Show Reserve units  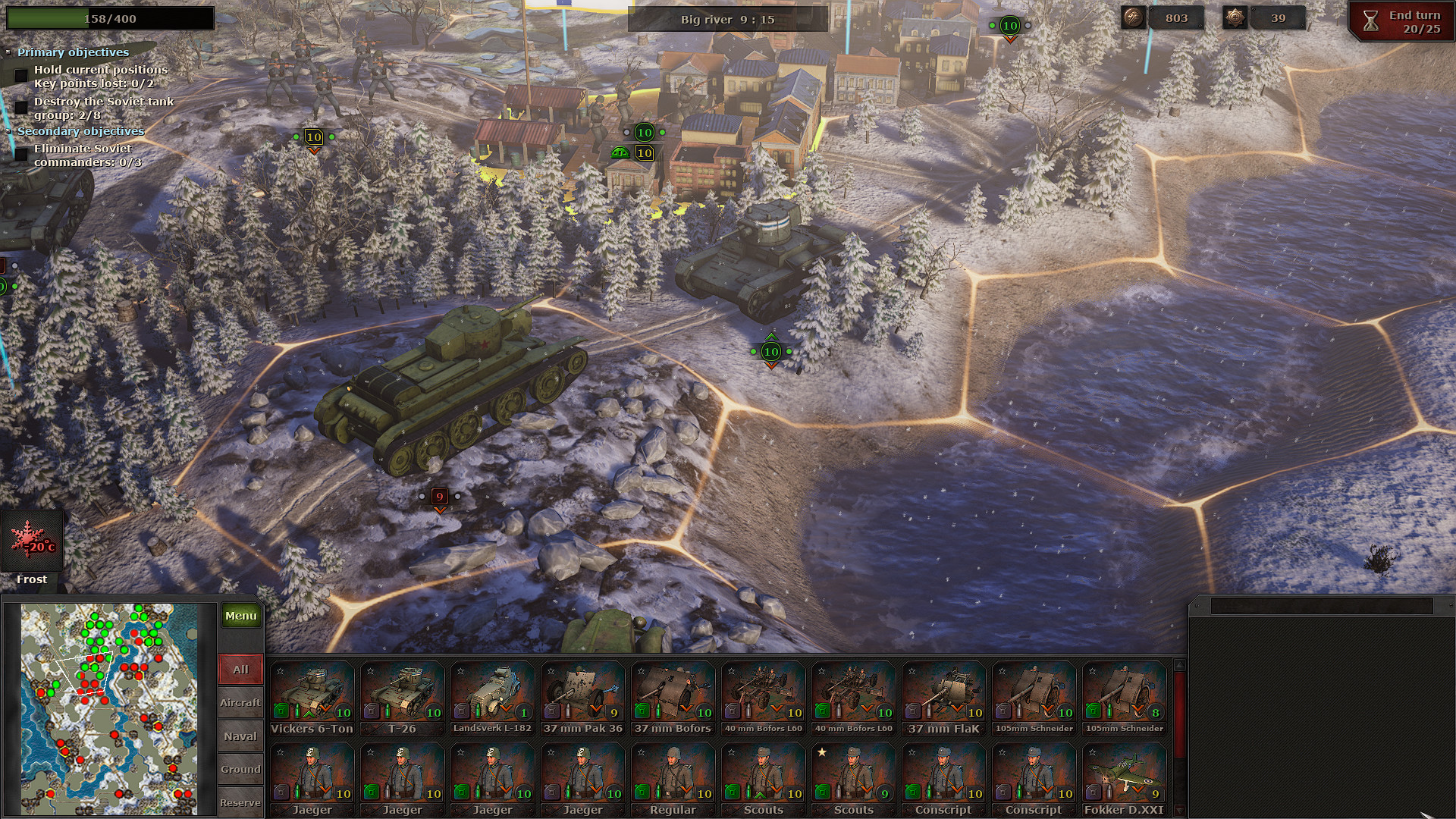240,802
